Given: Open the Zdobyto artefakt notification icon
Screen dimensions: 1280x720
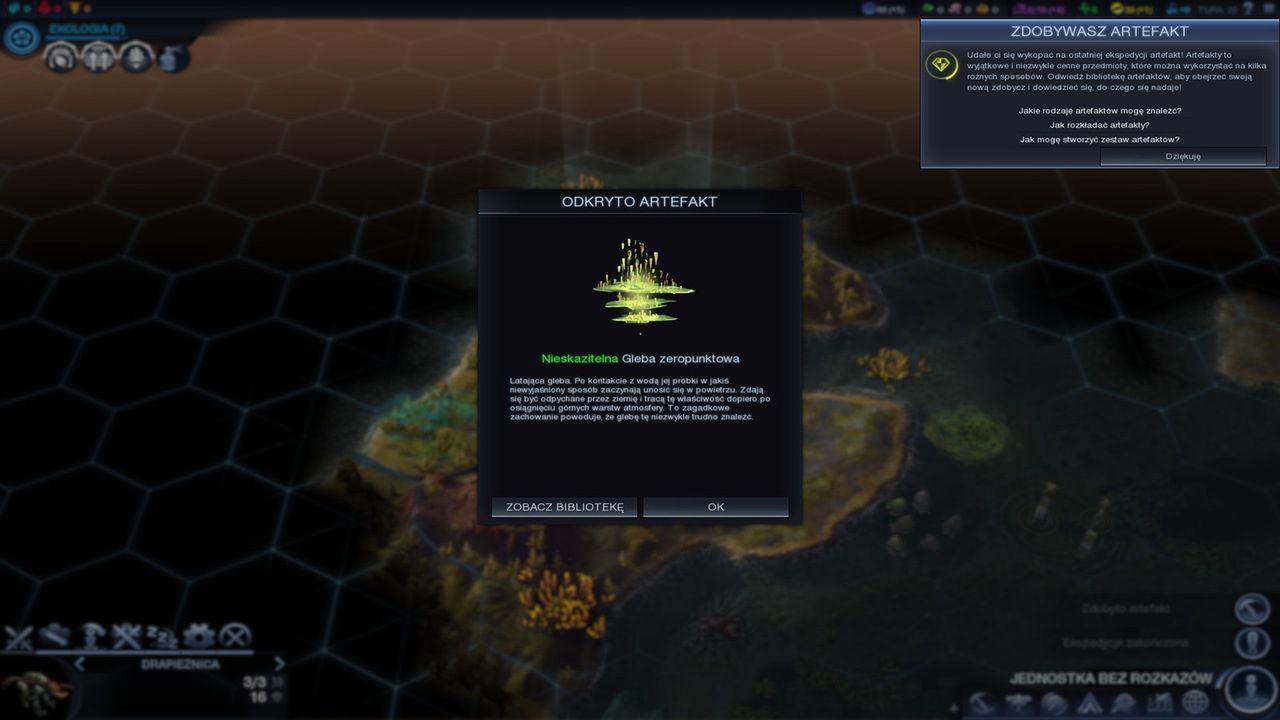Looking at the screenshot, I should click(x=1252, y=611).
